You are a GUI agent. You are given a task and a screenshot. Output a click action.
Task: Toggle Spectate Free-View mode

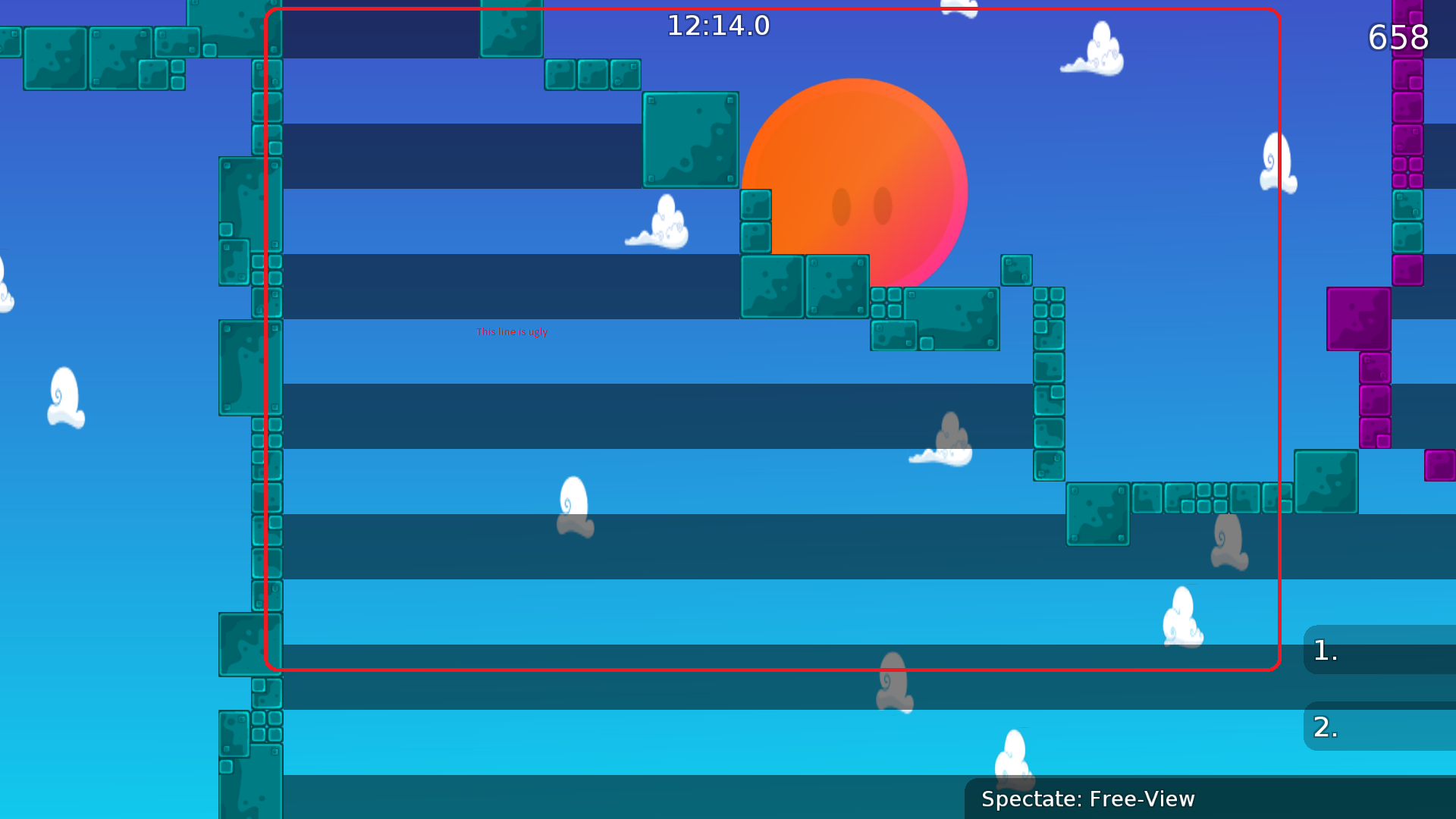click(x=1087, y=799)
